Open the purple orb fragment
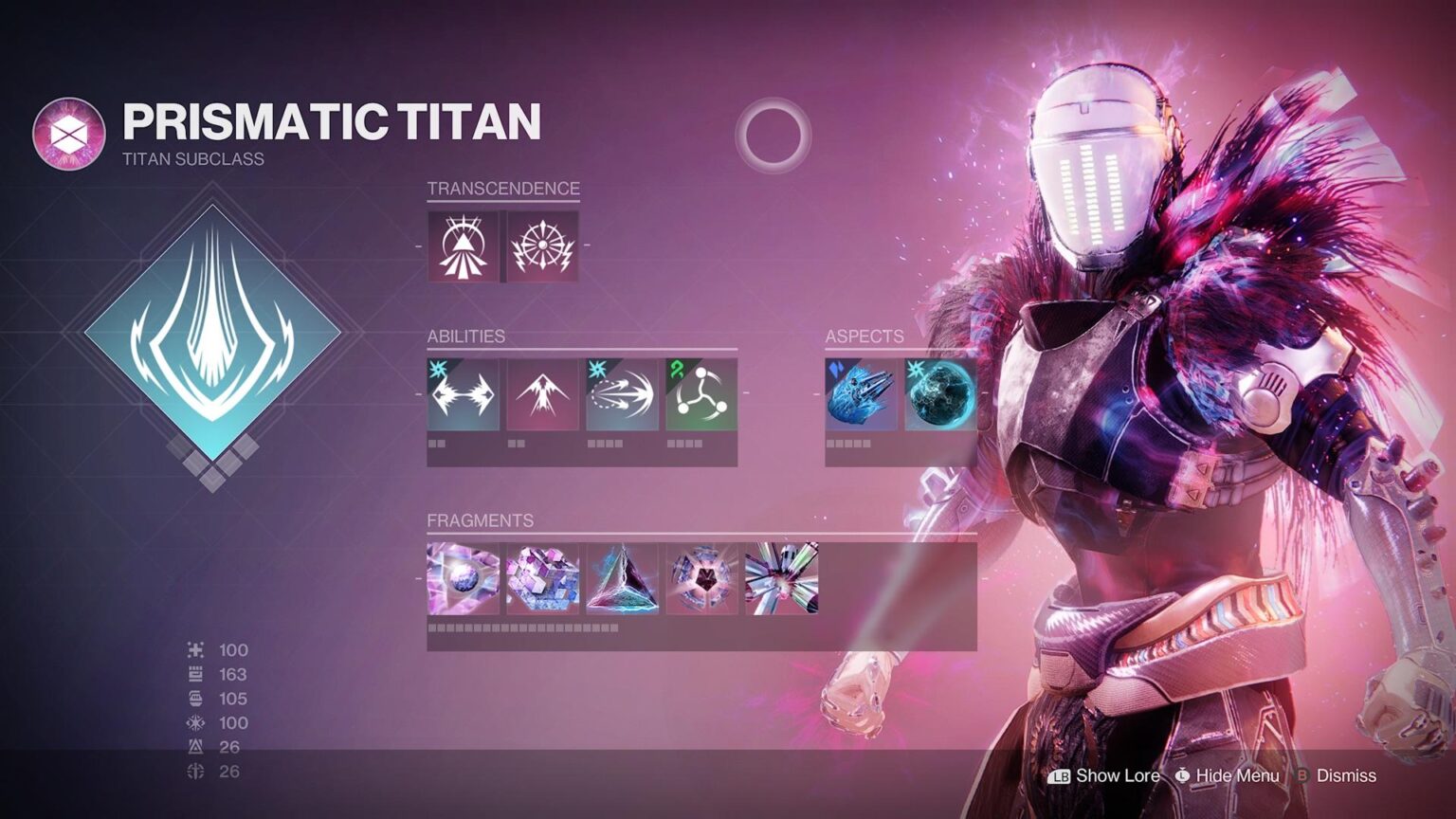1456x819 pixels. 463,578
